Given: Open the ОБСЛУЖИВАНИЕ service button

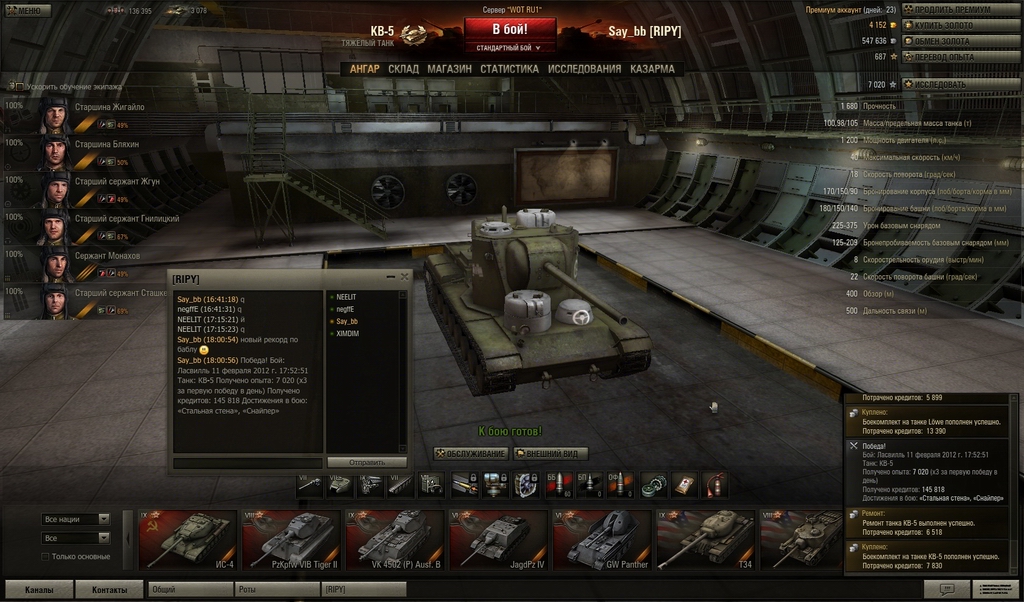Looking at the screenshot, I should pyautogui.click(x=470, y=454).
